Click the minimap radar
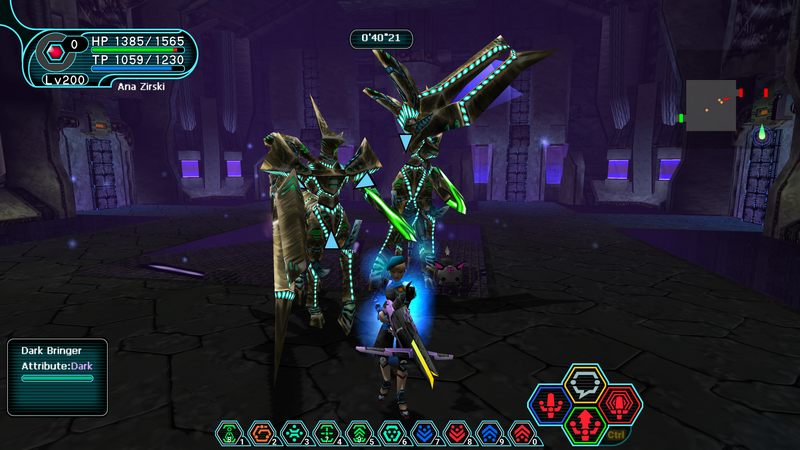The image size is (800, 450). click(711, 105)
